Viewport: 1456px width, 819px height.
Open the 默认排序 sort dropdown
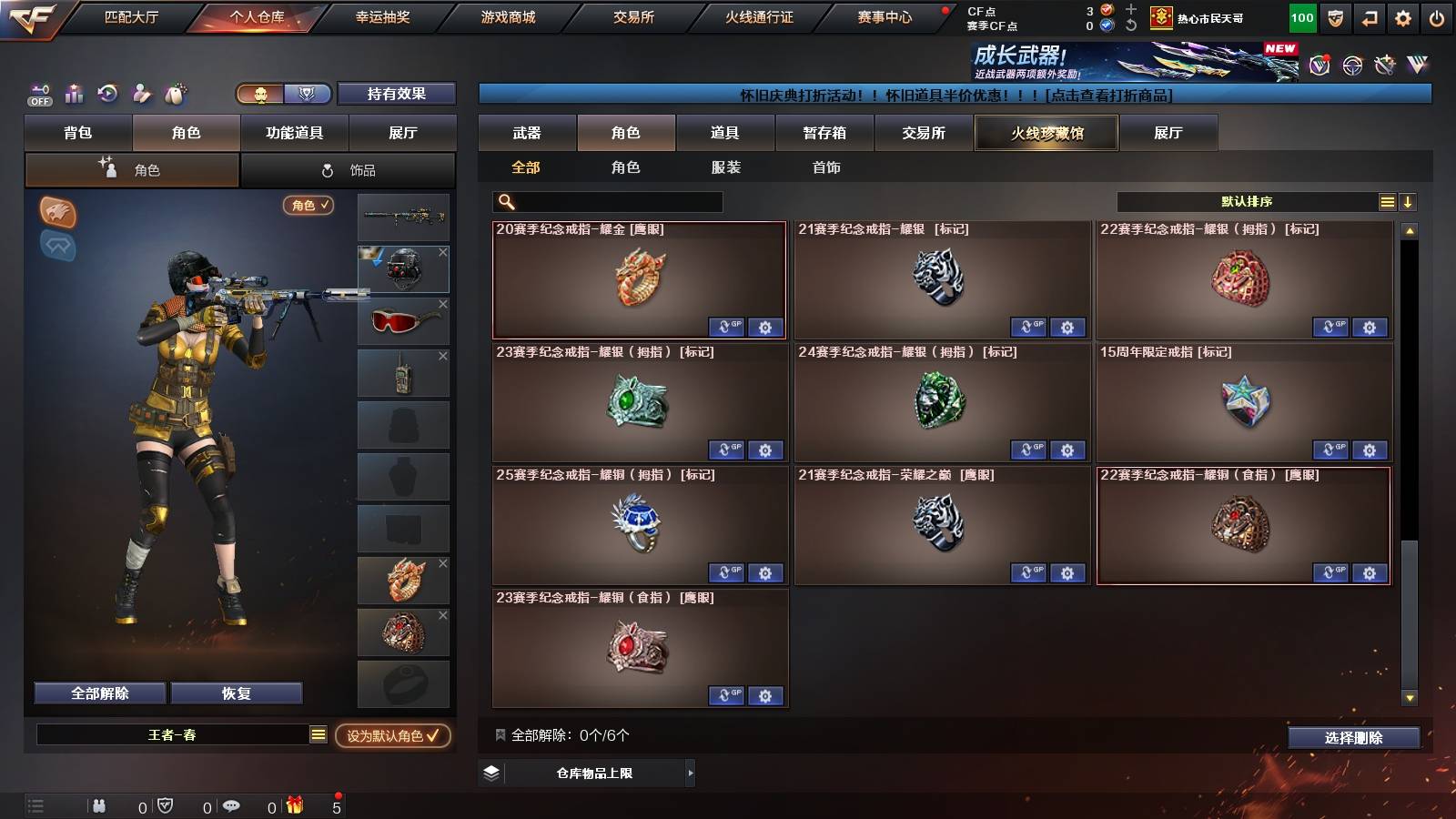click(1247, 202)
